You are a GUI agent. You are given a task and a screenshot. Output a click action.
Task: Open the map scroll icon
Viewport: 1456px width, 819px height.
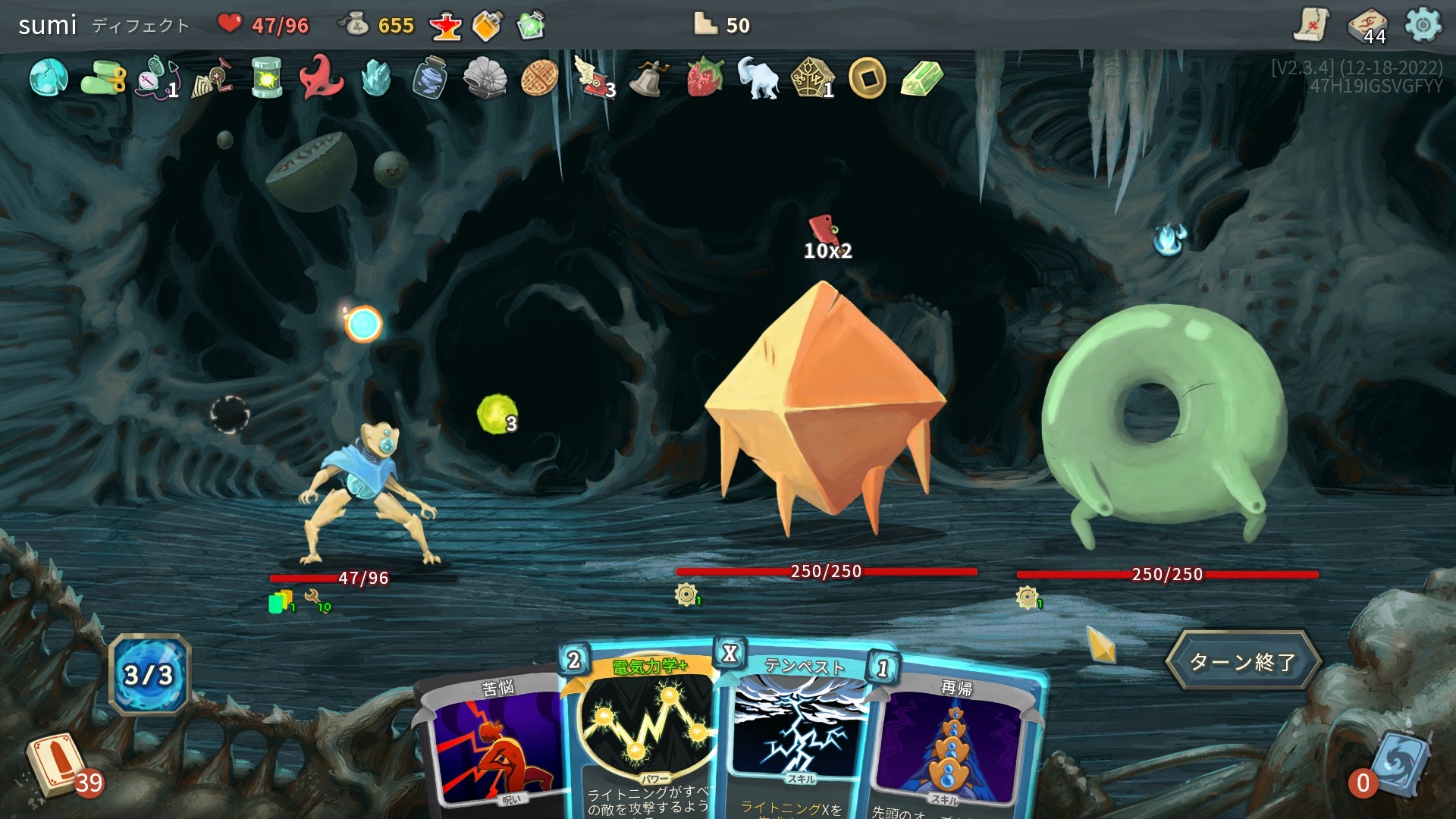coord(1310,26)
